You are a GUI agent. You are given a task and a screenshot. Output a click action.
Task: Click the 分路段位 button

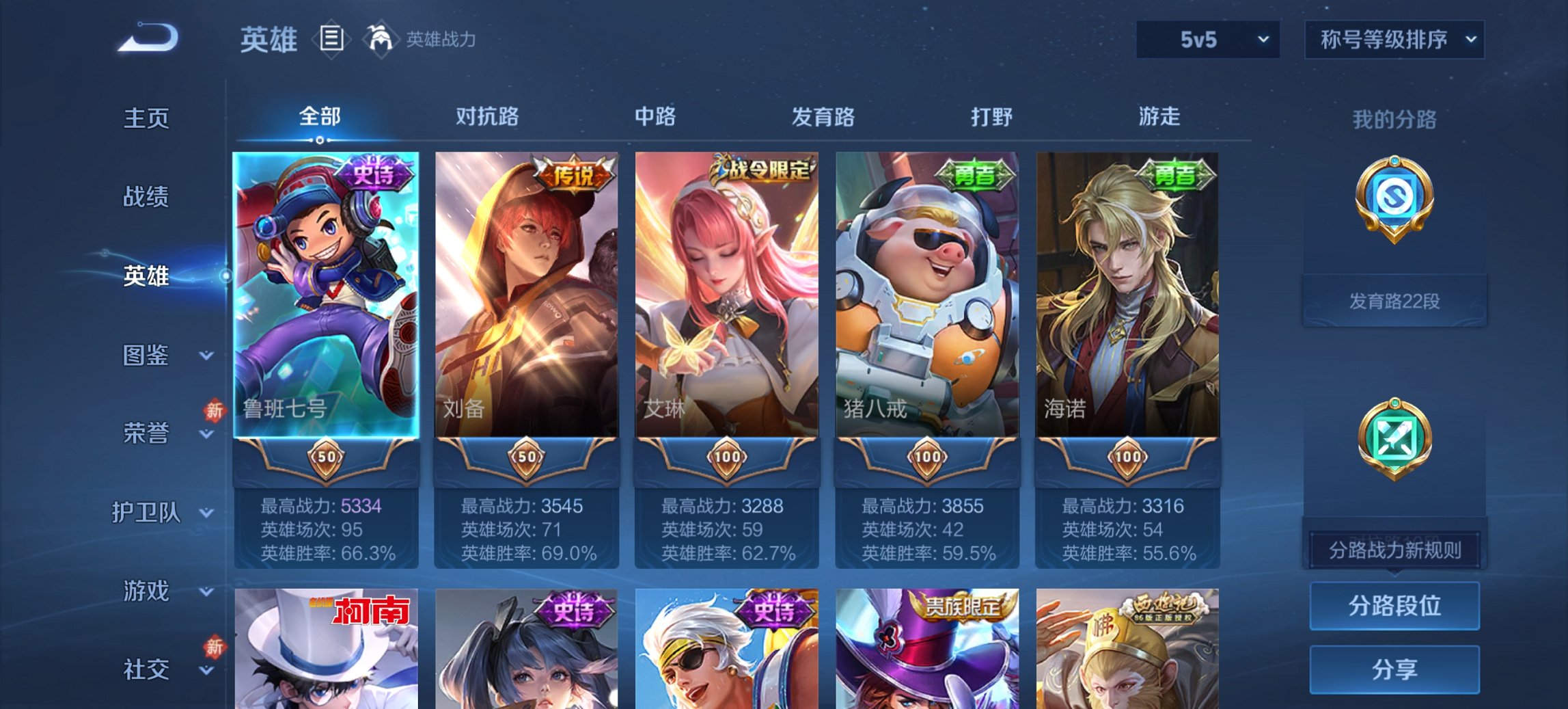tap(1394, 606)
